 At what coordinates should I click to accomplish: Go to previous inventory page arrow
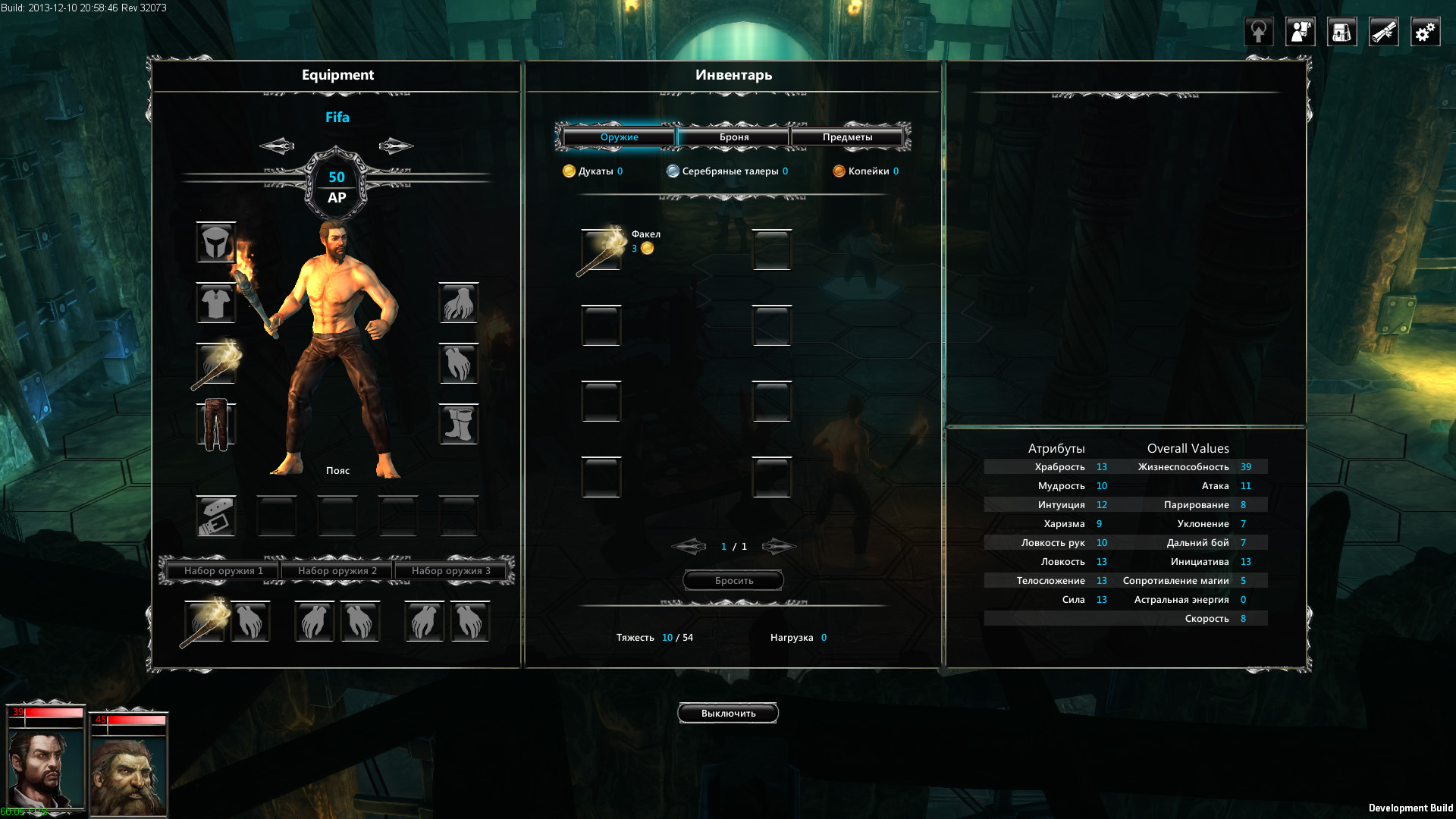[689, 547]
